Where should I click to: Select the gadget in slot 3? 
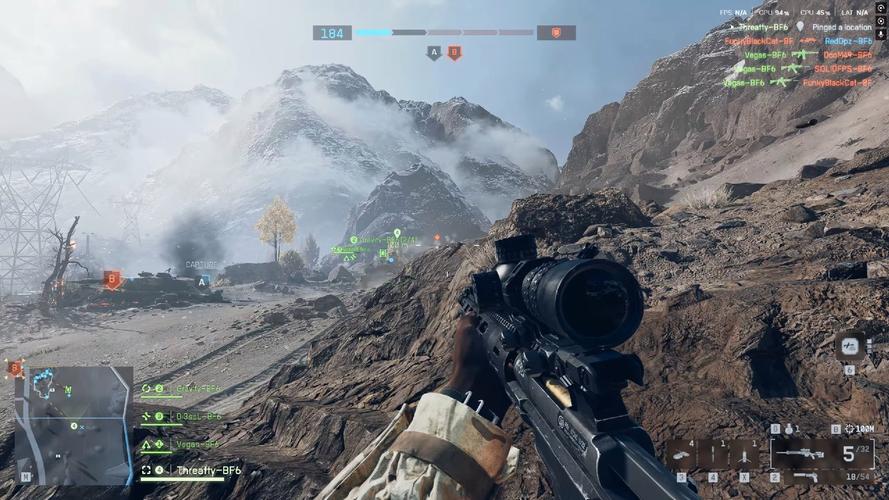tap(681, 453)
